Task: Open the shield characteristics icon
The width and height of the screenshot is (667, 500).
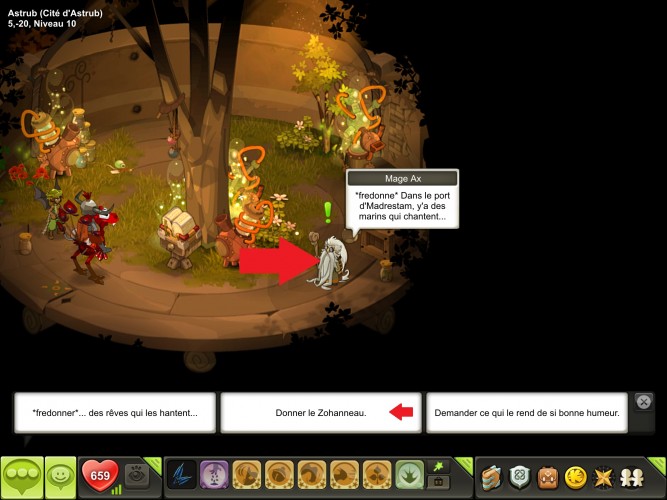Action: 520,475
